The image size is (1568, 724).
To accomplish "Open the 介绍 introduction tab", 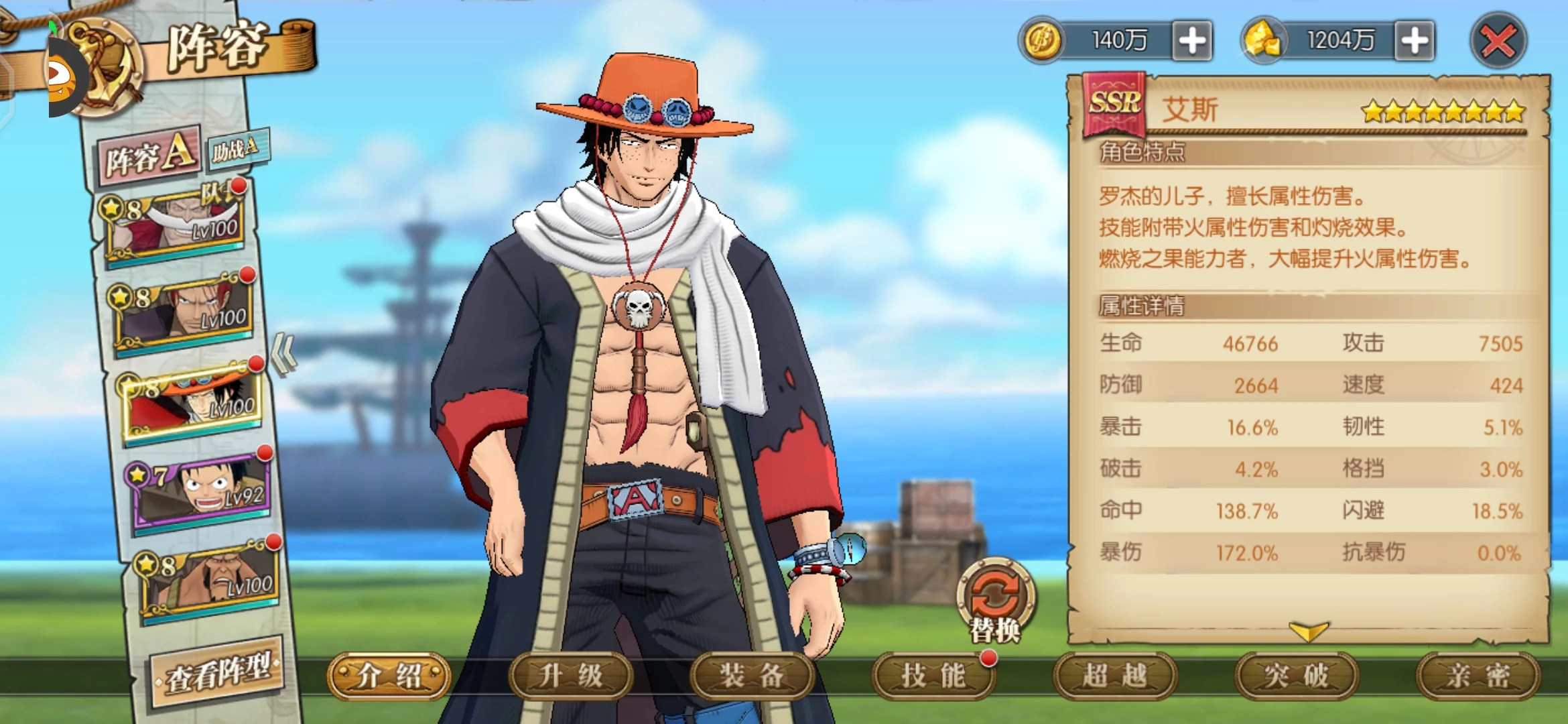I will click(x=389, y=676).
